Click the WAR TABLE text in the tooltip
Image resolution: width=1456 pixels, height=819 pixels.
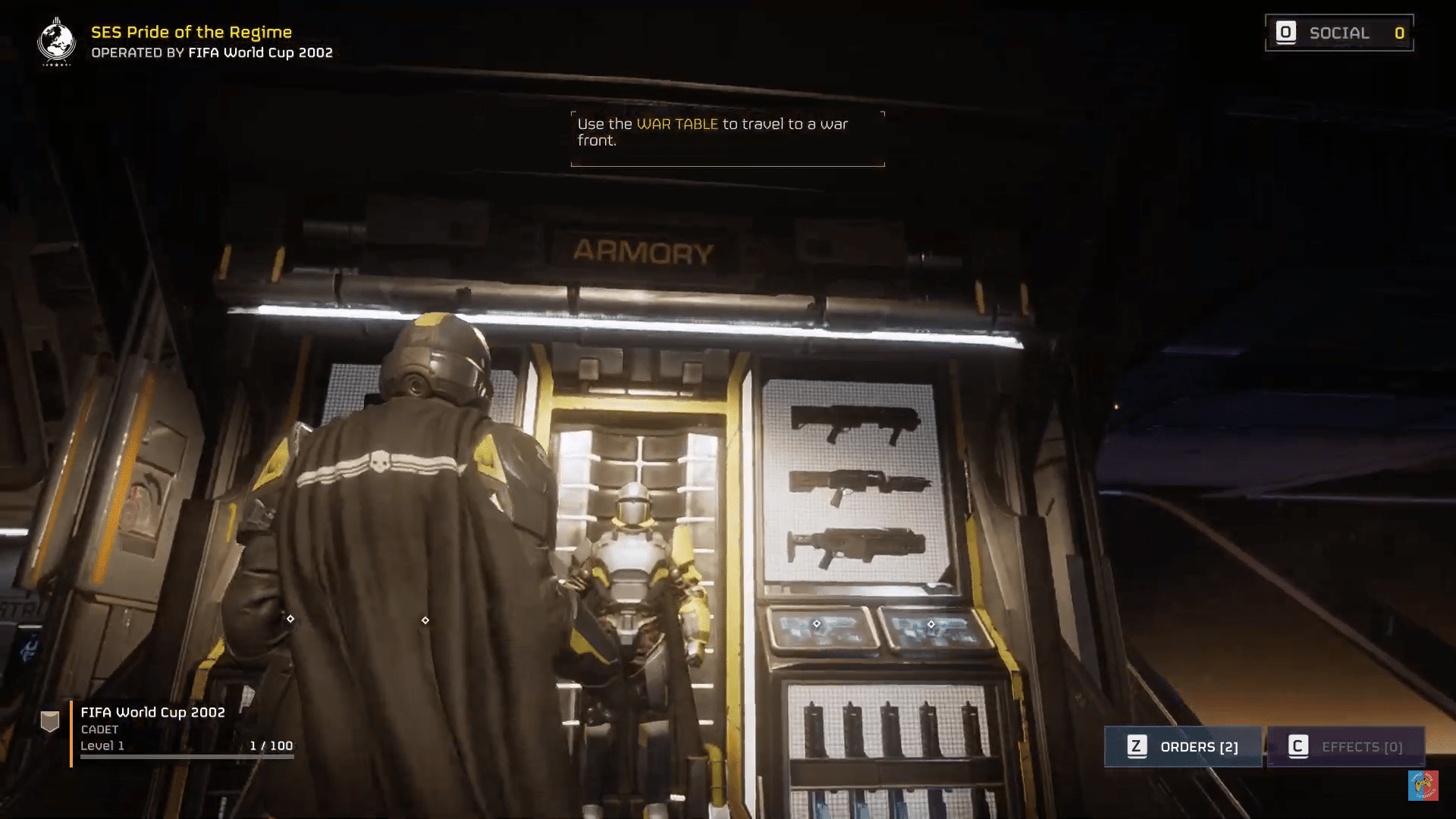pyautogui.click(x=678, y=124)
